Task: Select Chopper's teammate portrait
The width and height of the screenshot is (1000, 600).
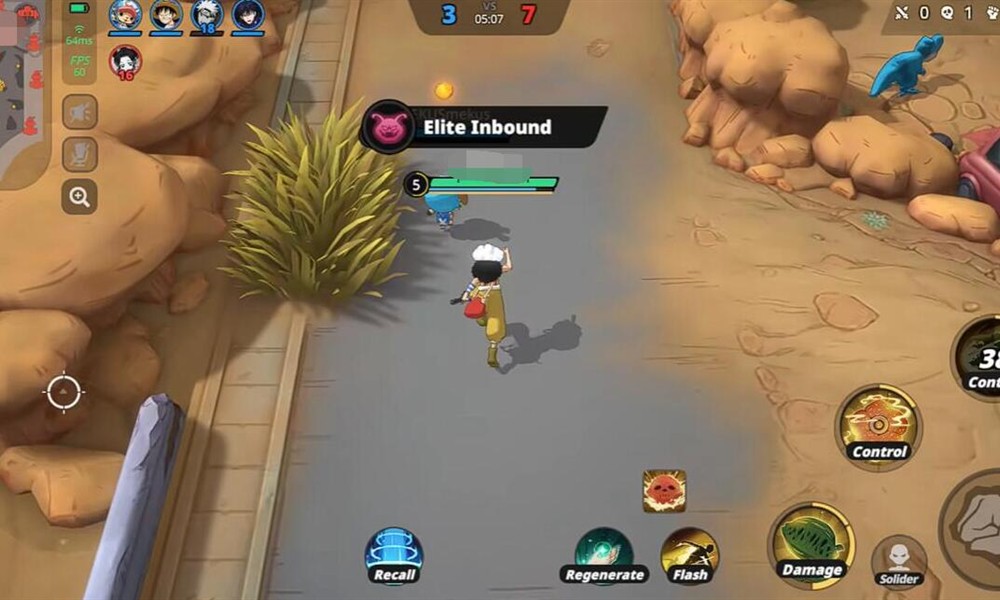Action: coord(126,15)
